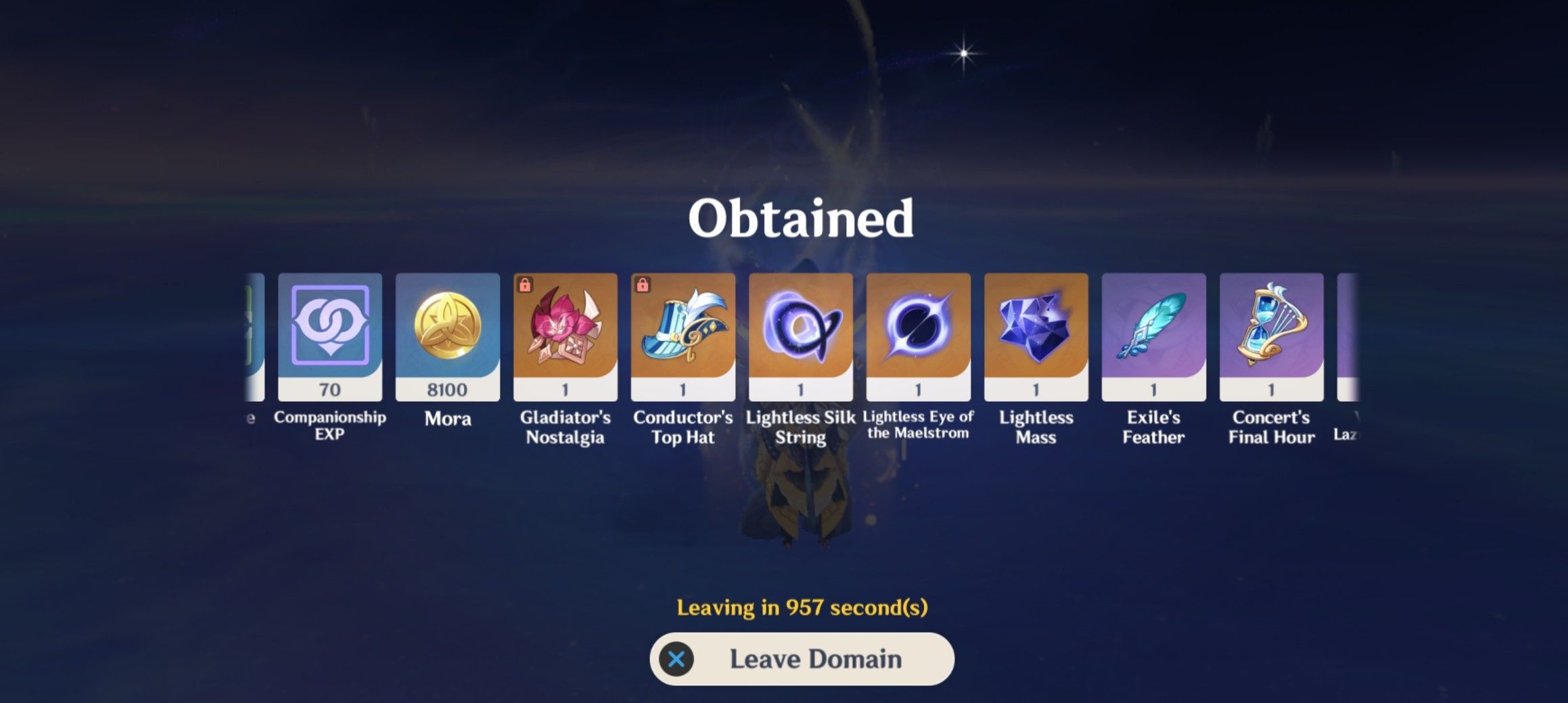The height and width of the screenshot is (703, 1568).
Task: Select the Gladiator's Nostalgia artifact icon
Action: pos(566,332)
